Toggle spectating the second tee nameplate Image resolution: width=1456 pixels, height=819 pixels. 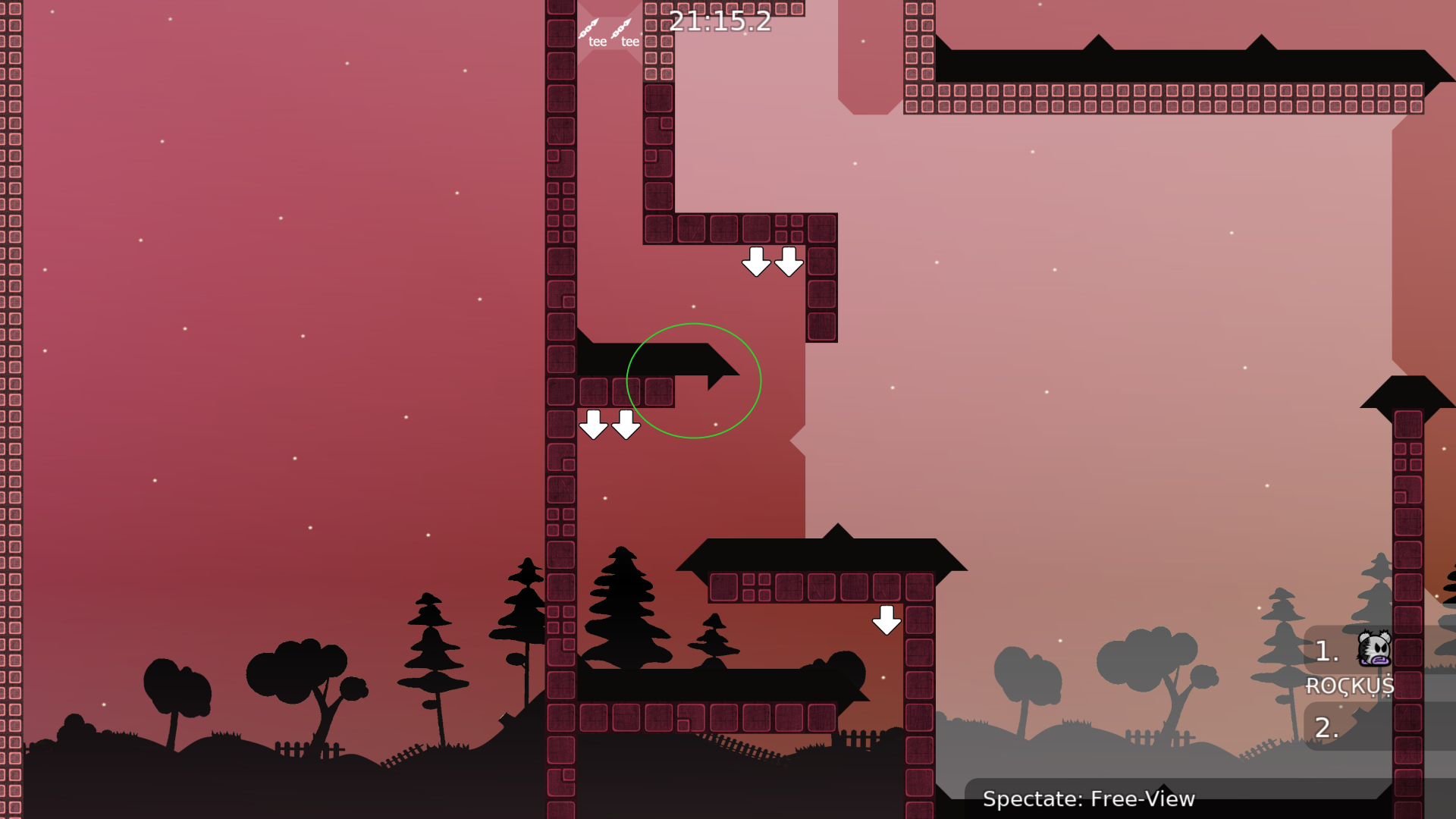point(629,43)
